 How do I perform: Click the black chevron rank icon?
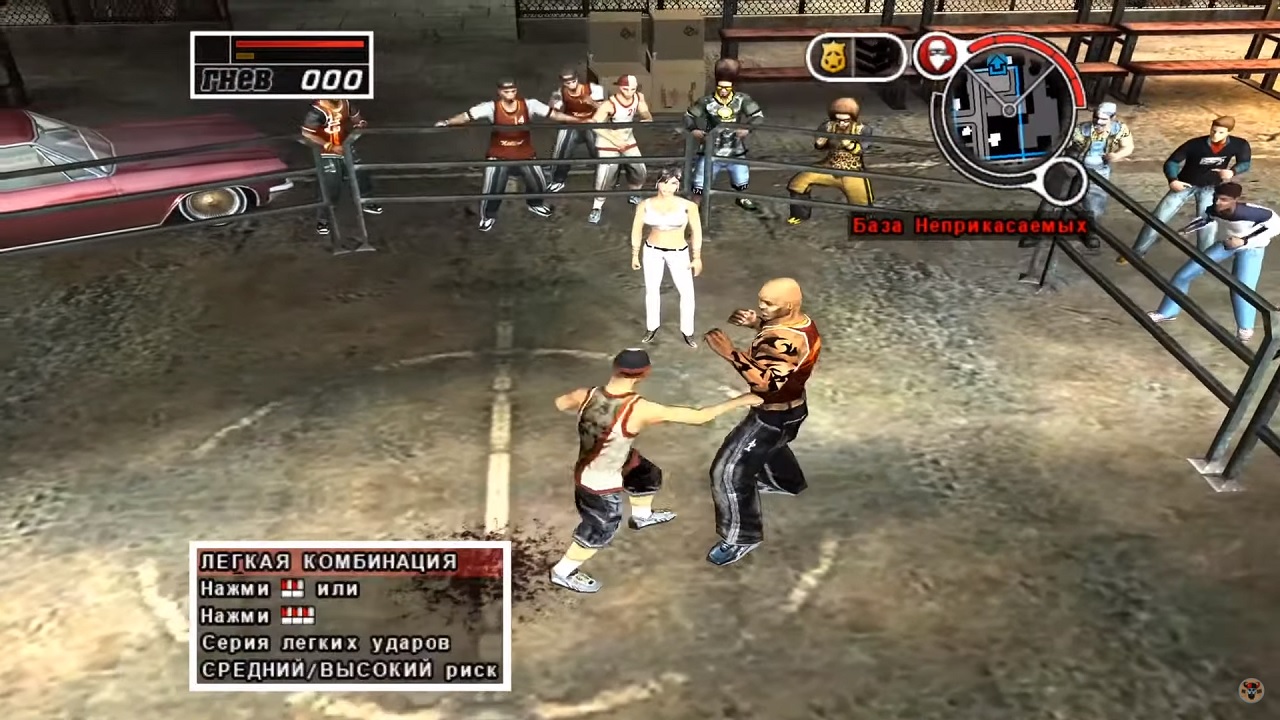click(874, 57)
